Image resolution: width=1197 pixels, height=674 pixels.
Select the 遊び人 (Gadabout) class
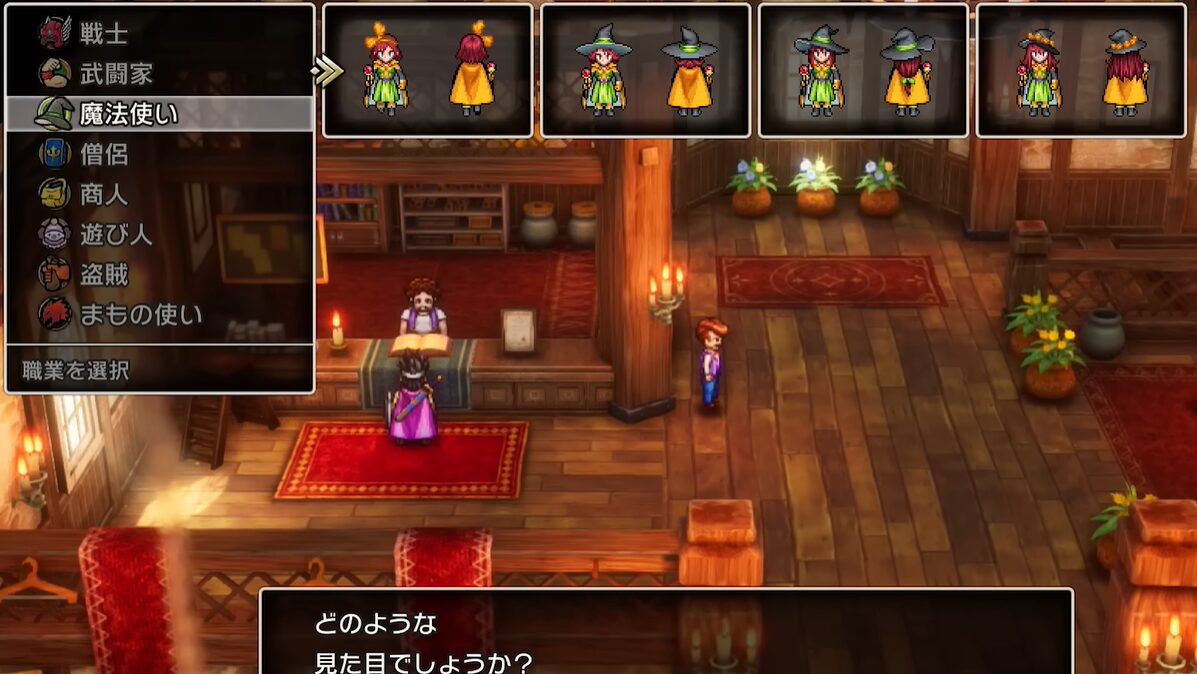[116, 234]
